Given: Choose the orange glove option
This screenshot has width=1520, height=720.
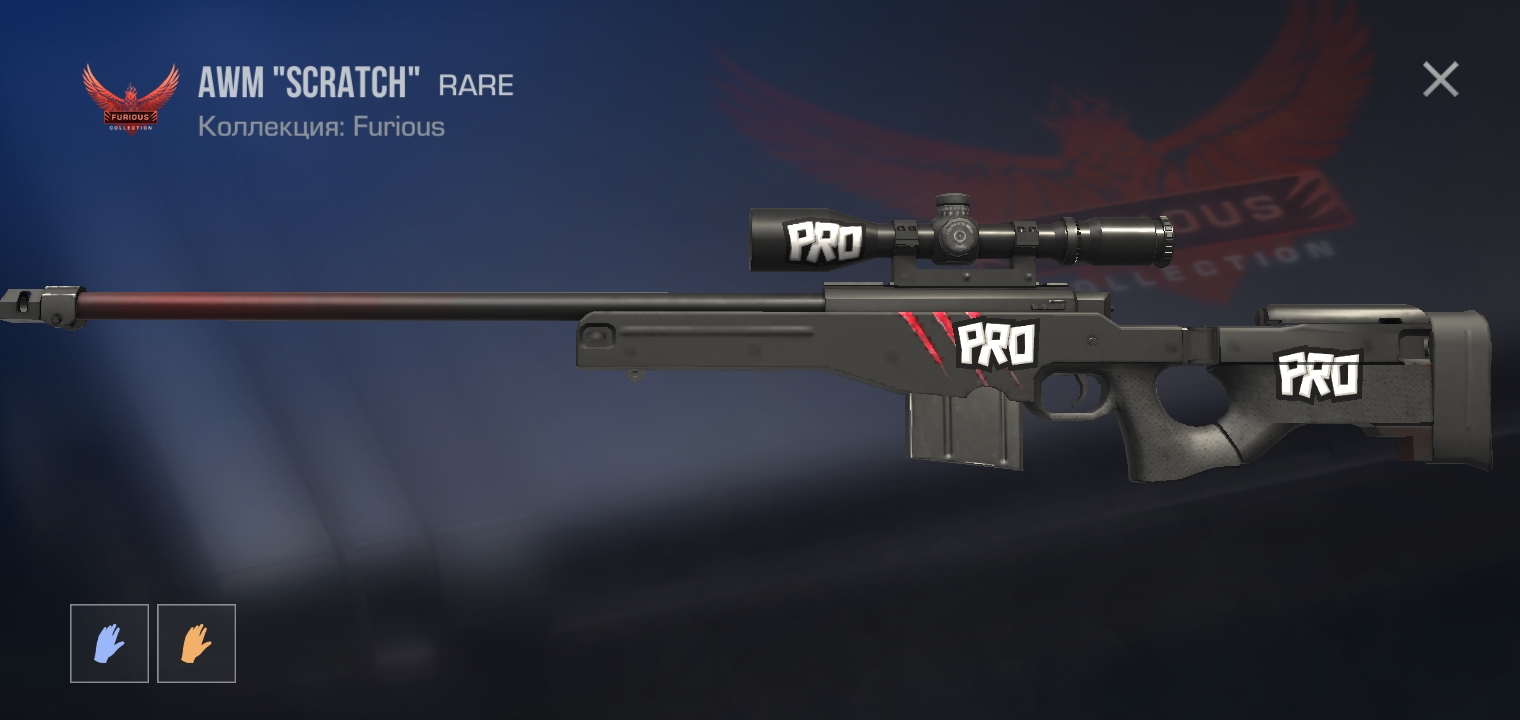Looking at the screenshot, I should [x=196, y=643].
